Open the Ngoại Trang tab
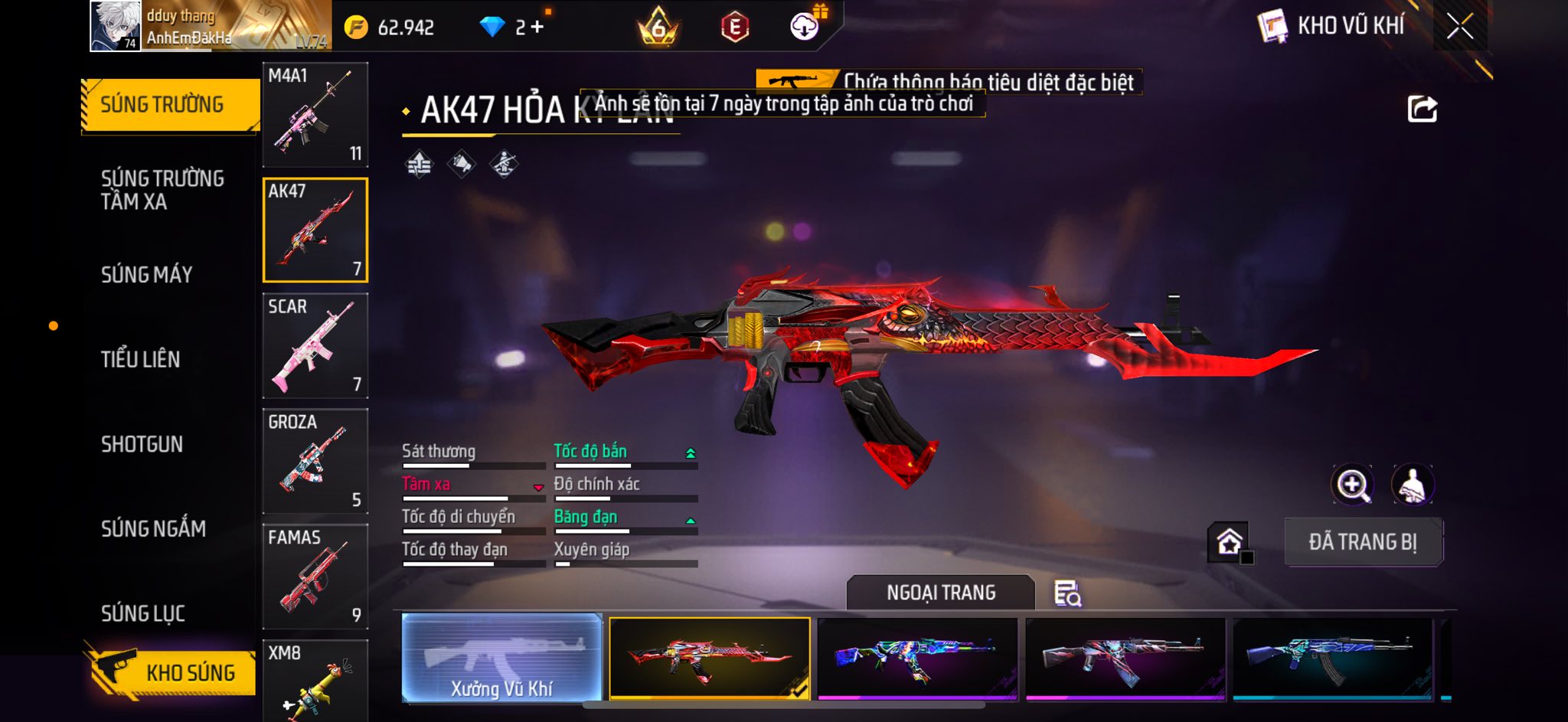1568x722 pixels. [x=941, y=593]
